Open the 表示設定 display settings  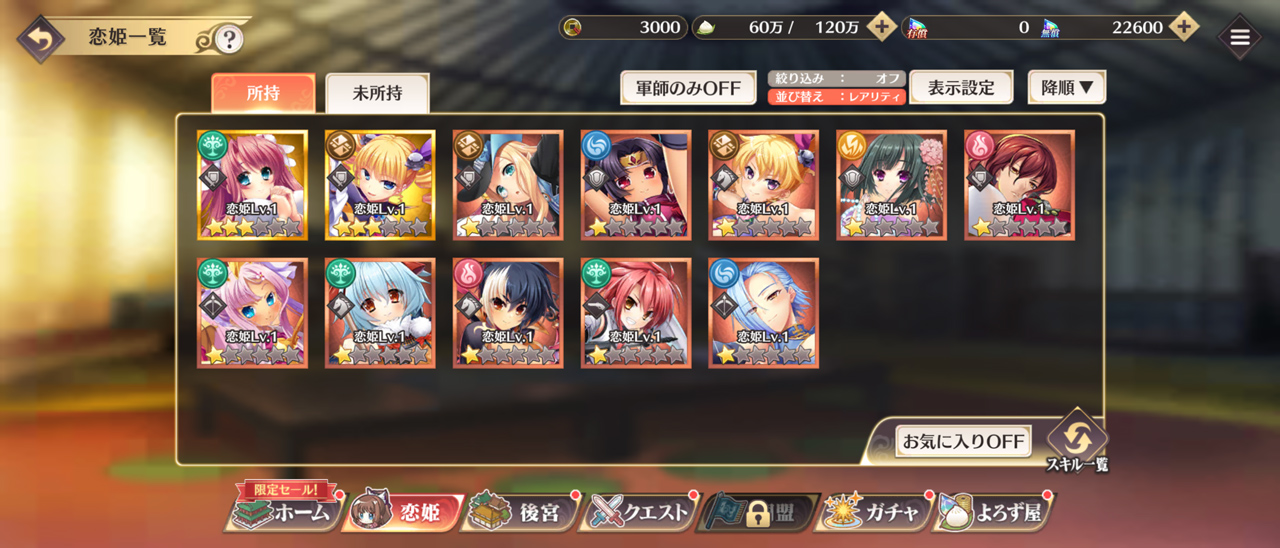[x=961, y=88]
